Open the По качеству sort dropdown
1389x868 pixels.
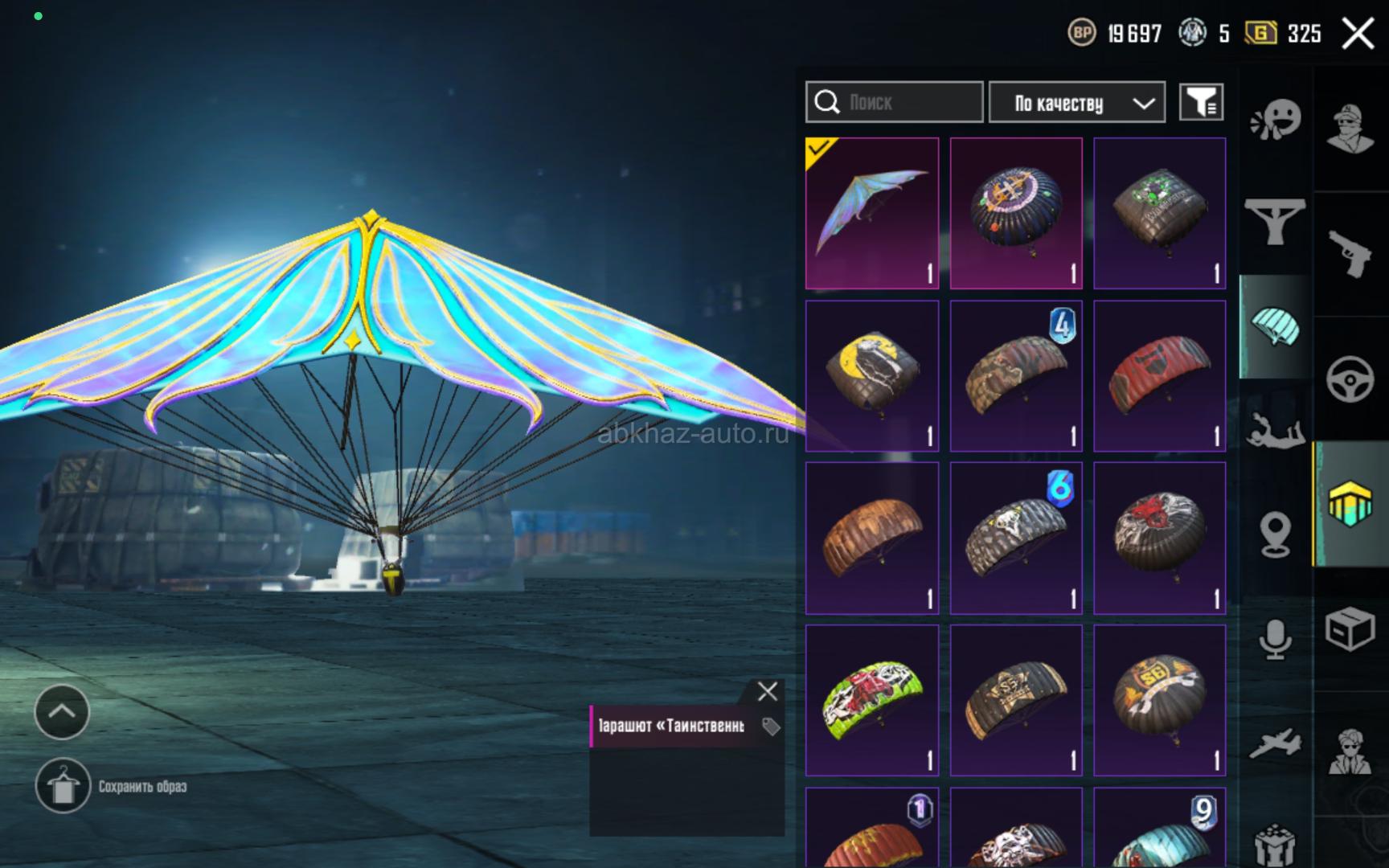1076,103
